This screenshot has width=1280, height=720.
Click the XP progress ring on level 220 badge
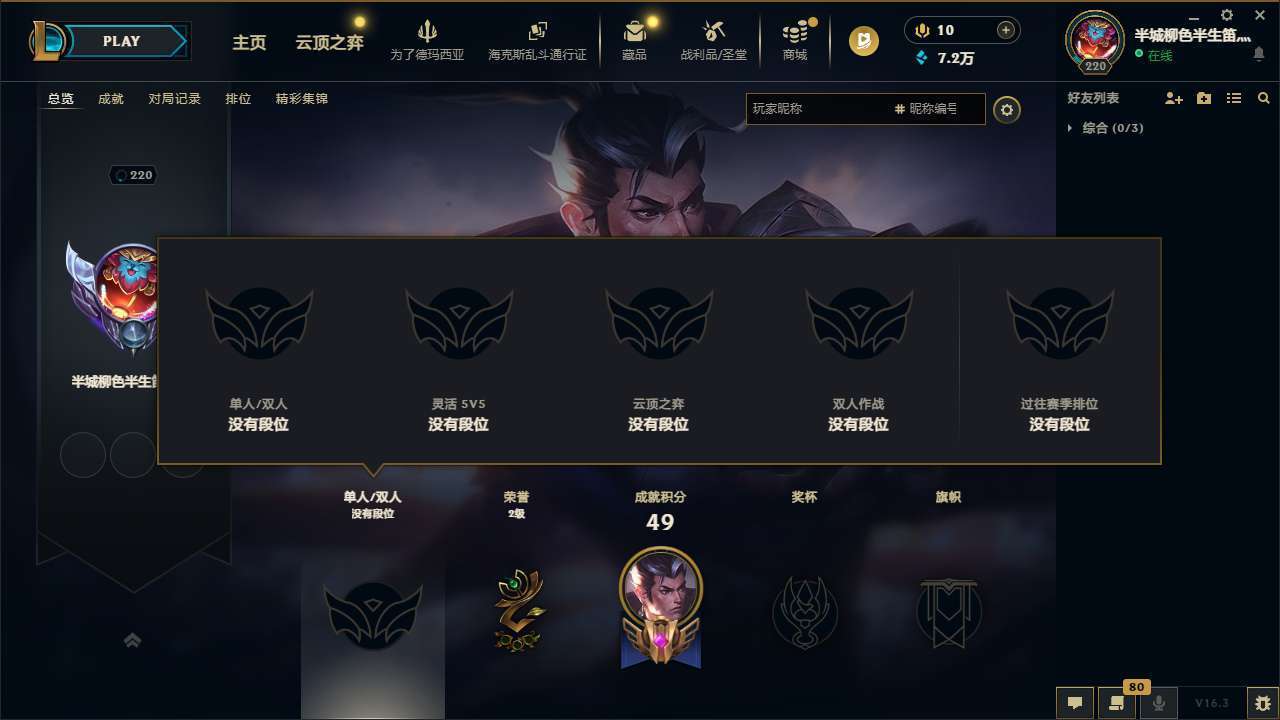click(1094, 42)
